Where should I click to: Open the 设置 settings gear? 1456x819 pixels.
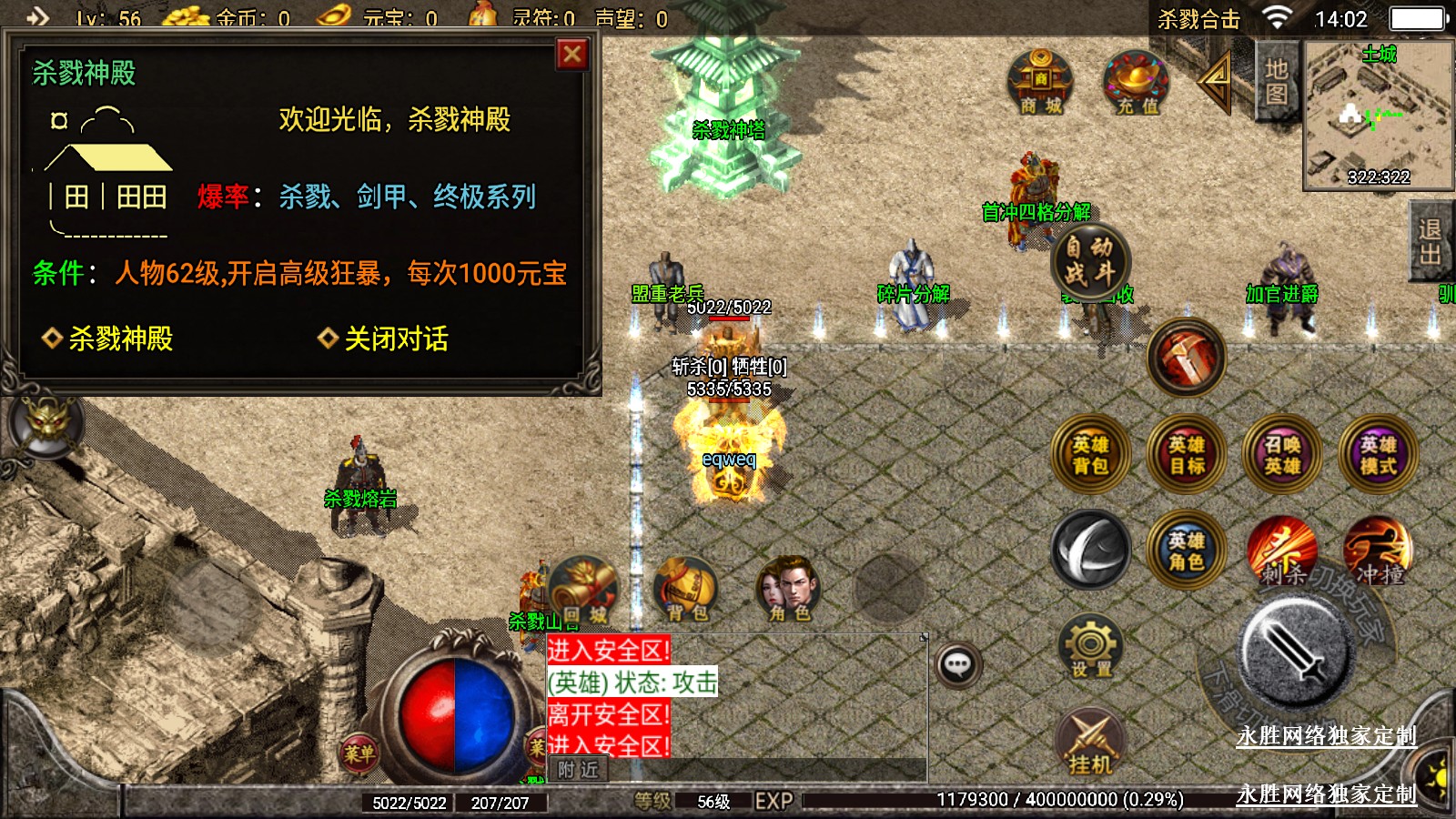pos(1090,647)
